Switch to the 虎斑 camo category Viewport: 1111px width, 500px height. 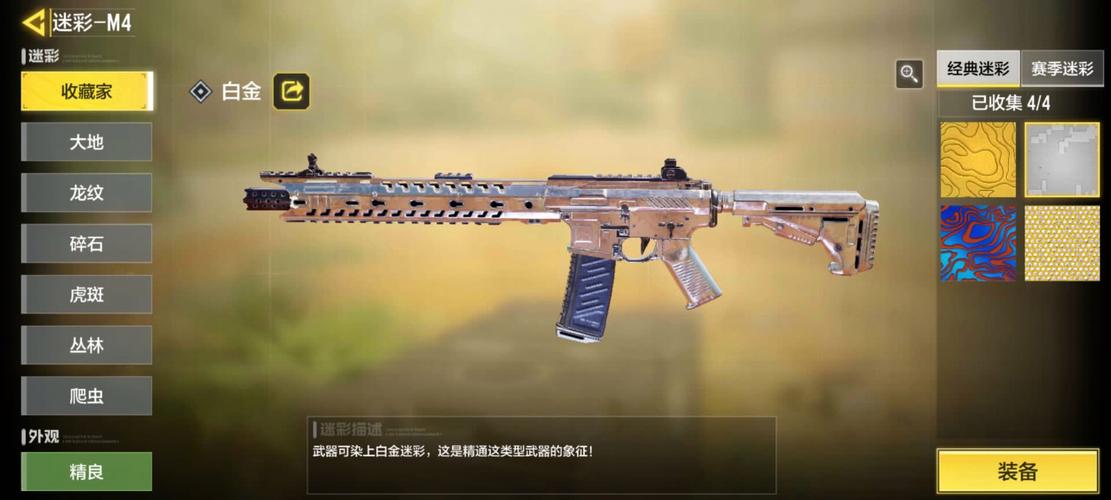[87, 295]
